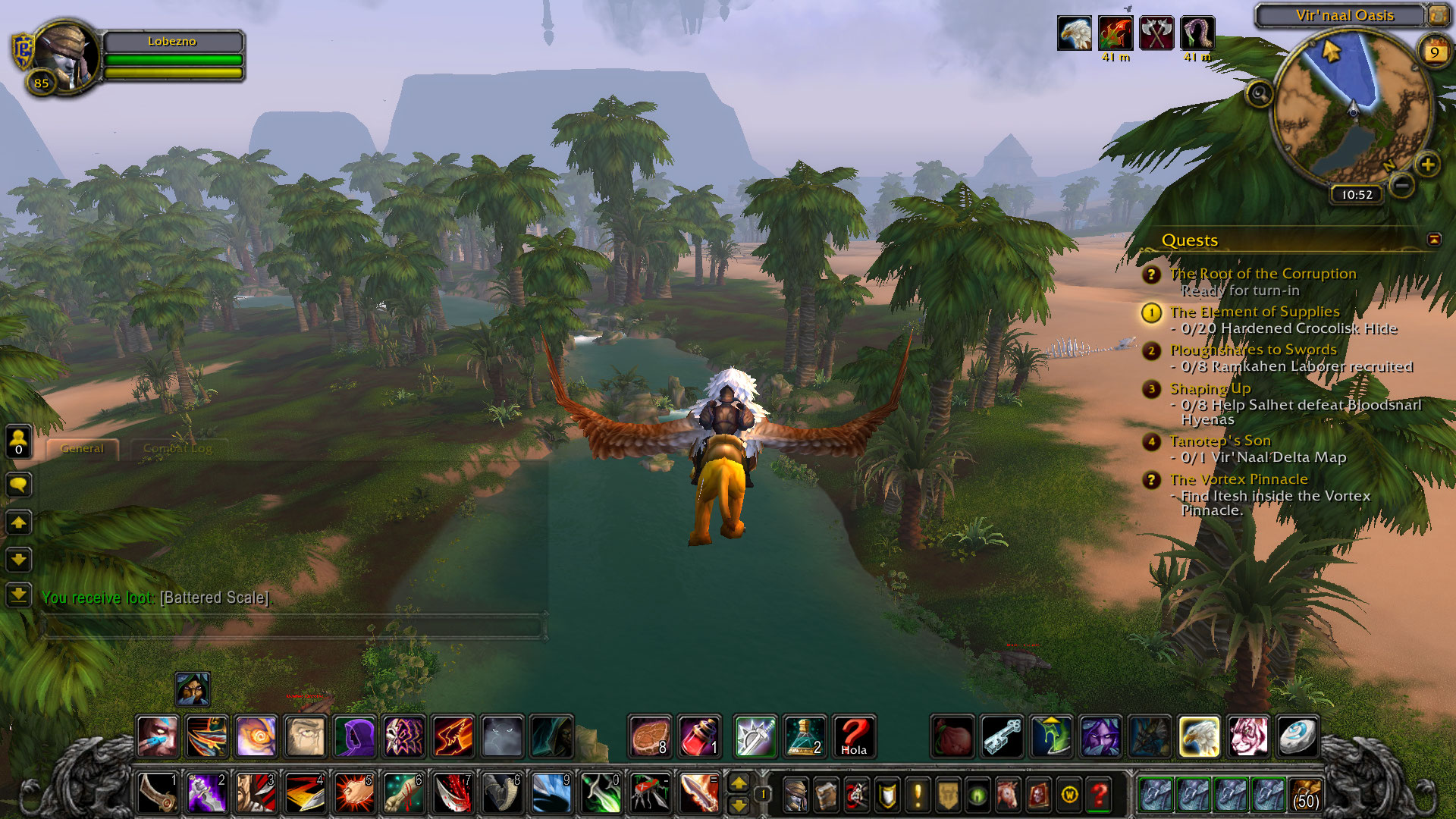Zoom in on the minimap

1427,165
